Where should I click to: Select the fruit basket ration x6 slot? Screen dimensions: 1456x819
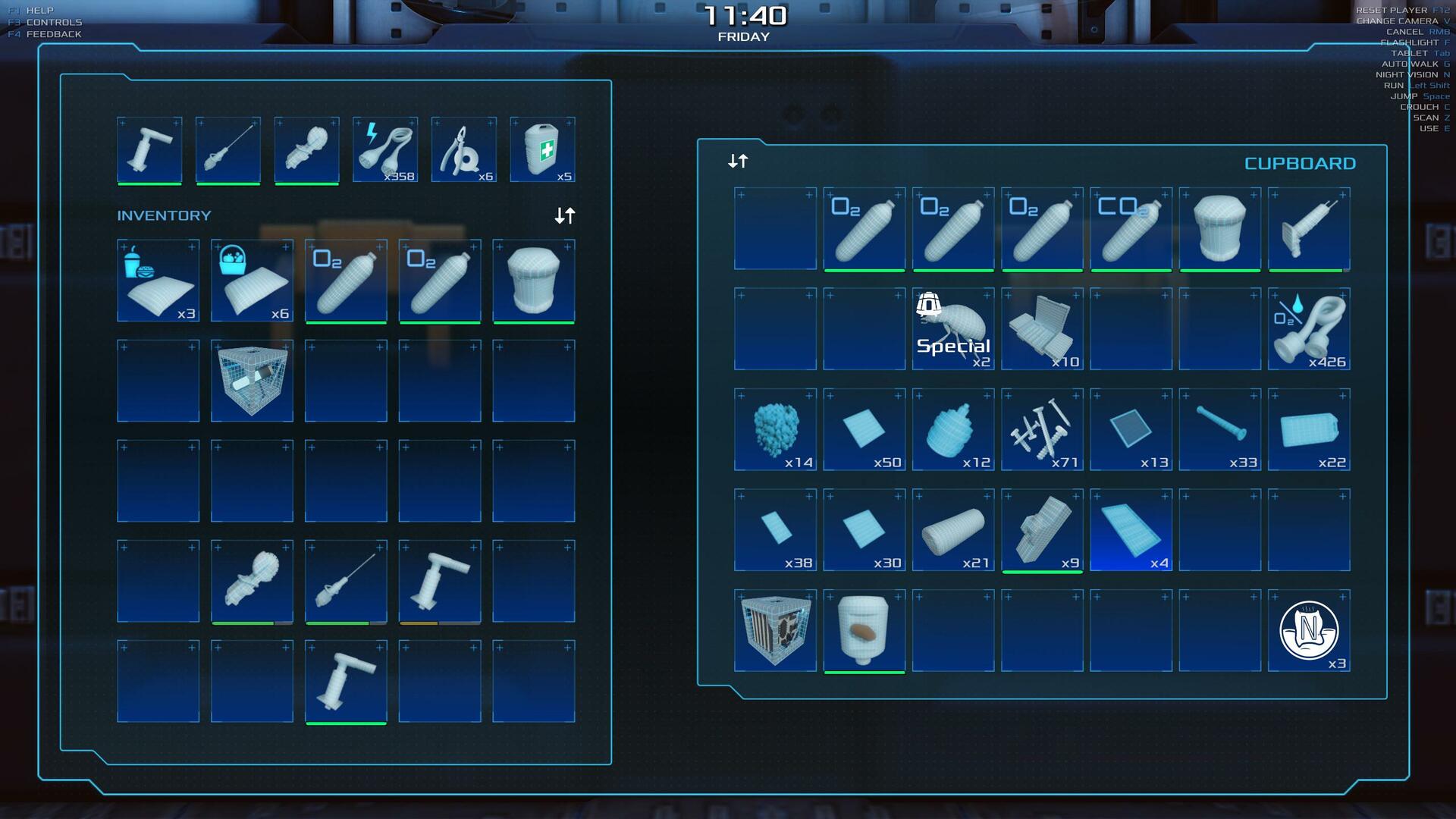click(252, 281)
